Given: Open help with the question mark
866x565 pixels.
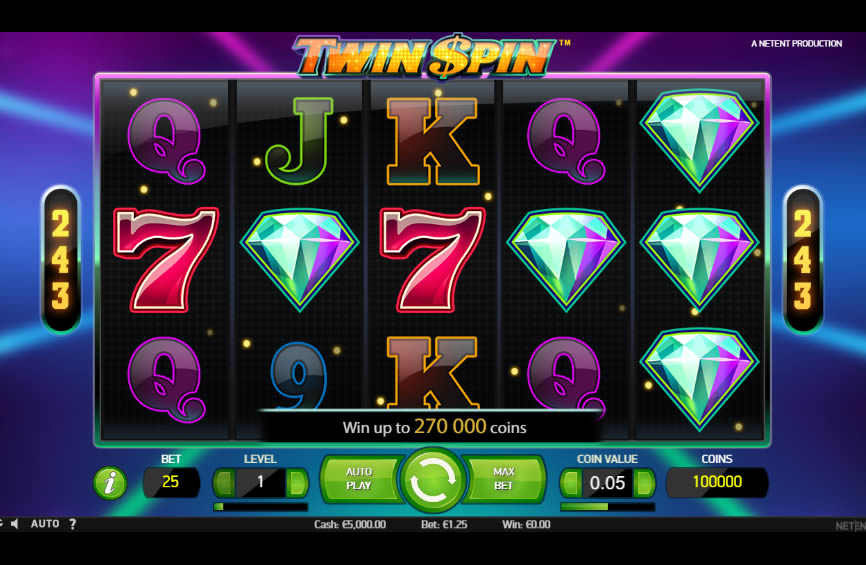Looking at the screenshot, I should pos(72,524).
